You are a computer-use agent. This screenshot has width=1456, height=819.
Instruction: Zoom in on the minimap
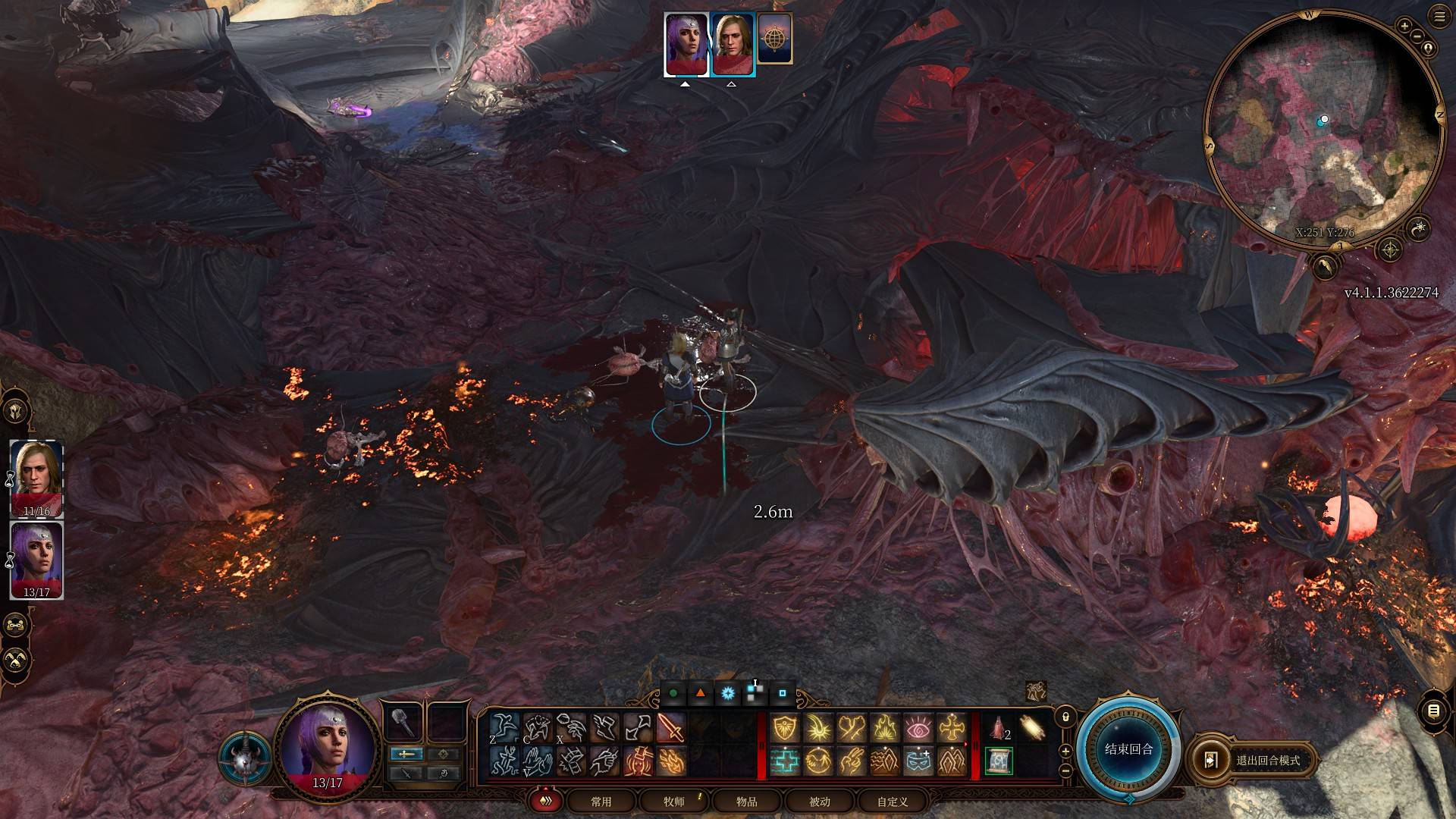click(1404, 27)
